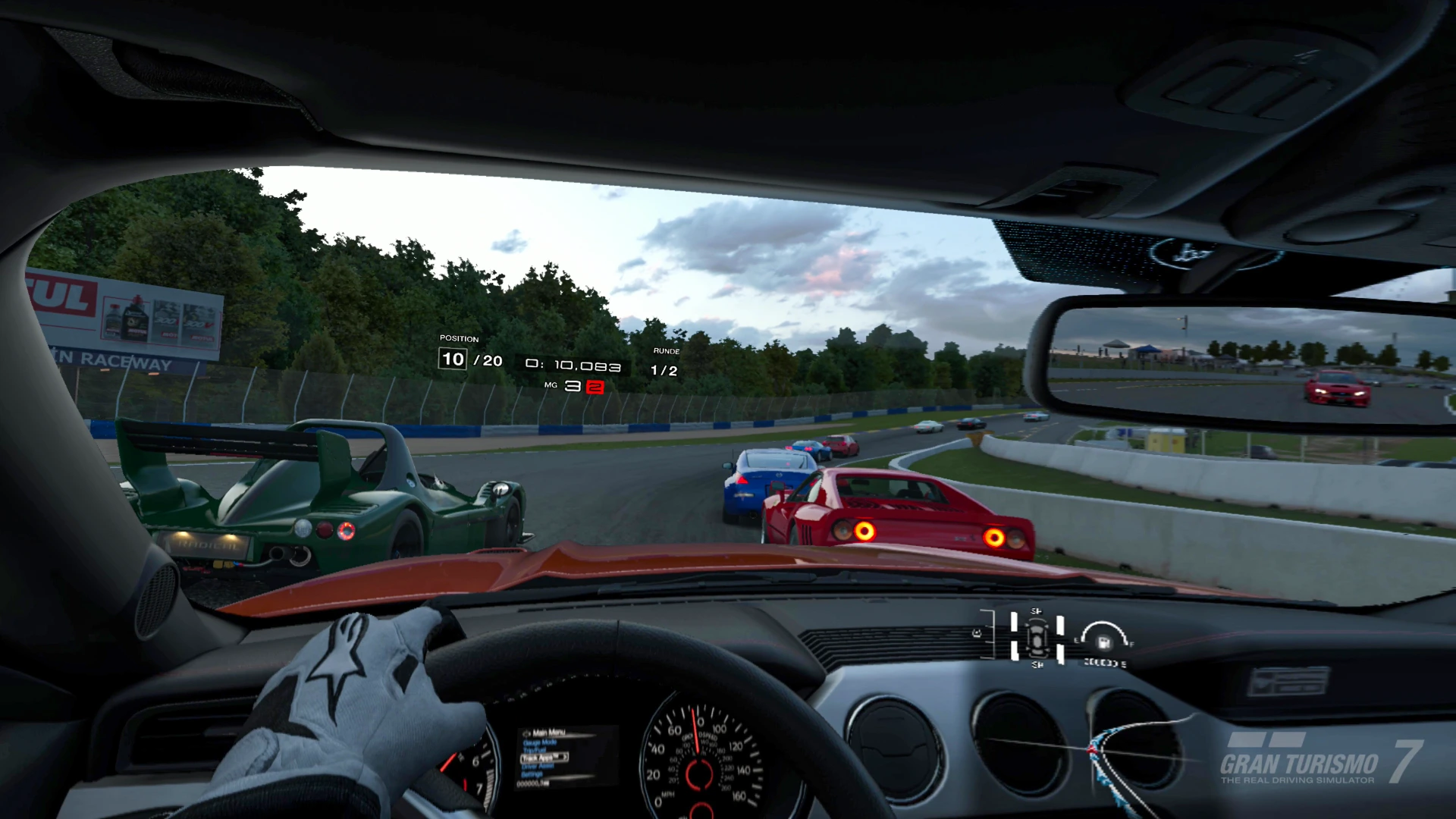
Task: Toggle the lower SH shift light
Action: click(x=1037, y=664)
